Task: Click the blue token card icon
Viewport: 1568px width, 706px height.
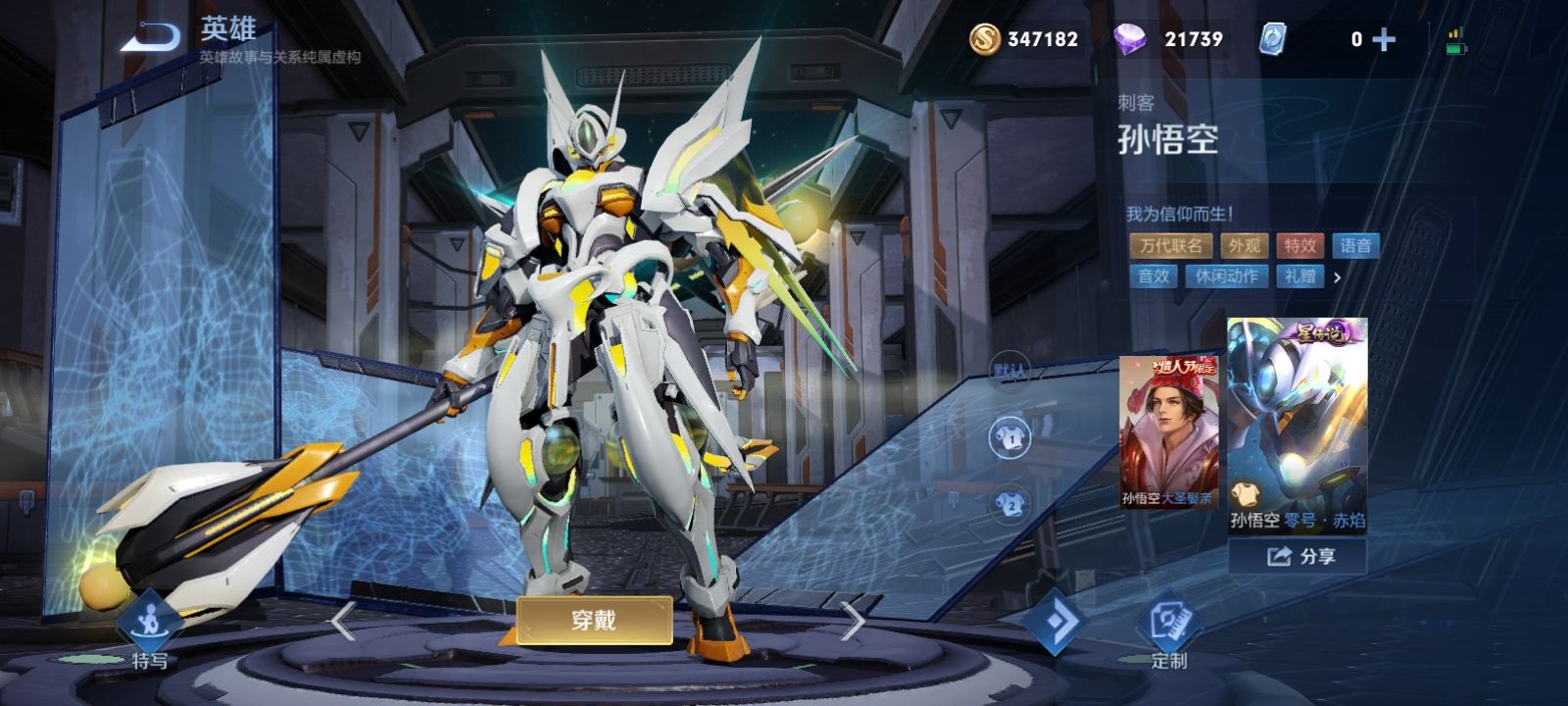Action: click(1274, 40)
